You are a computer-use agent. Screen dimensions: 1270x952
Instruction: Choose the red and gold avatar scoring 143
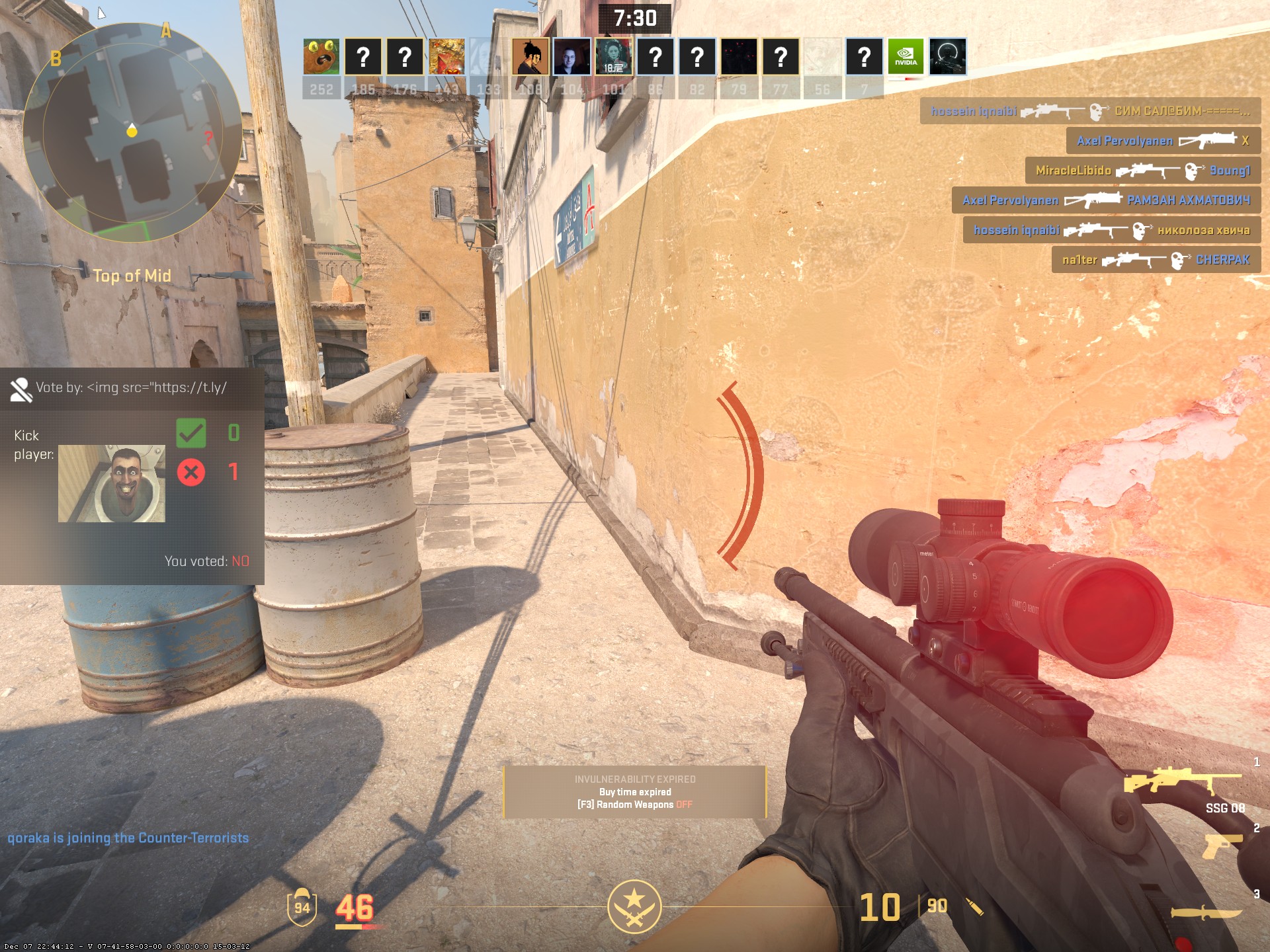coord(446,56)
